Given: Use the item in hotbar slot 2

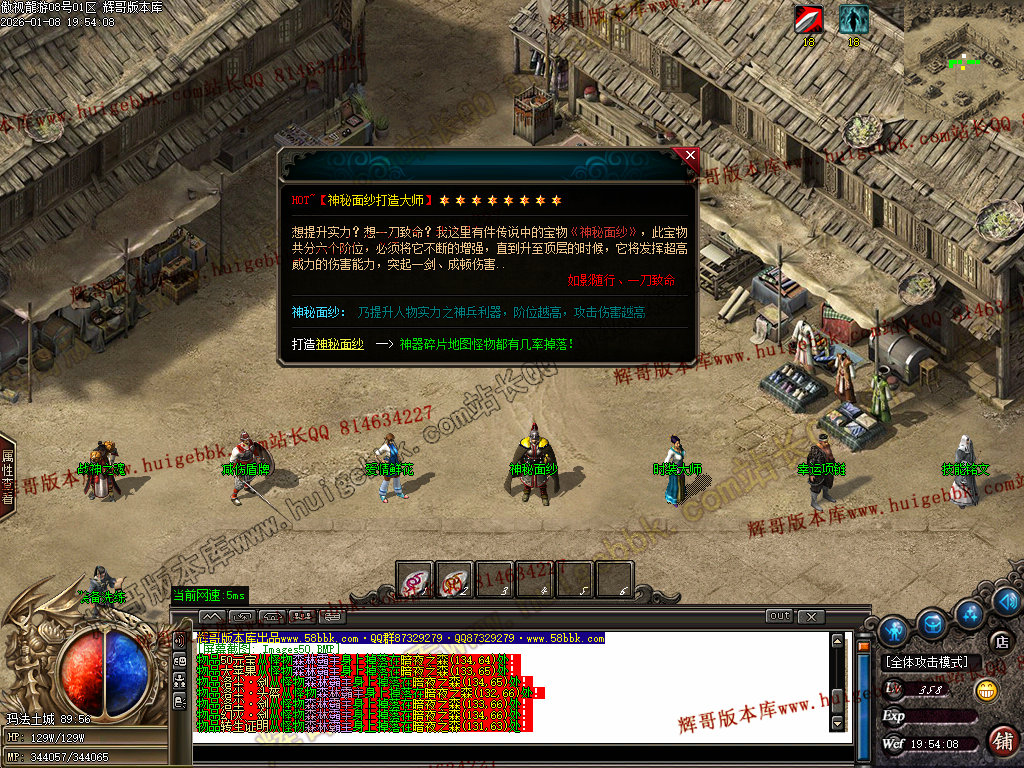Looking at the screenshot, I should click(x=455, y=580).
